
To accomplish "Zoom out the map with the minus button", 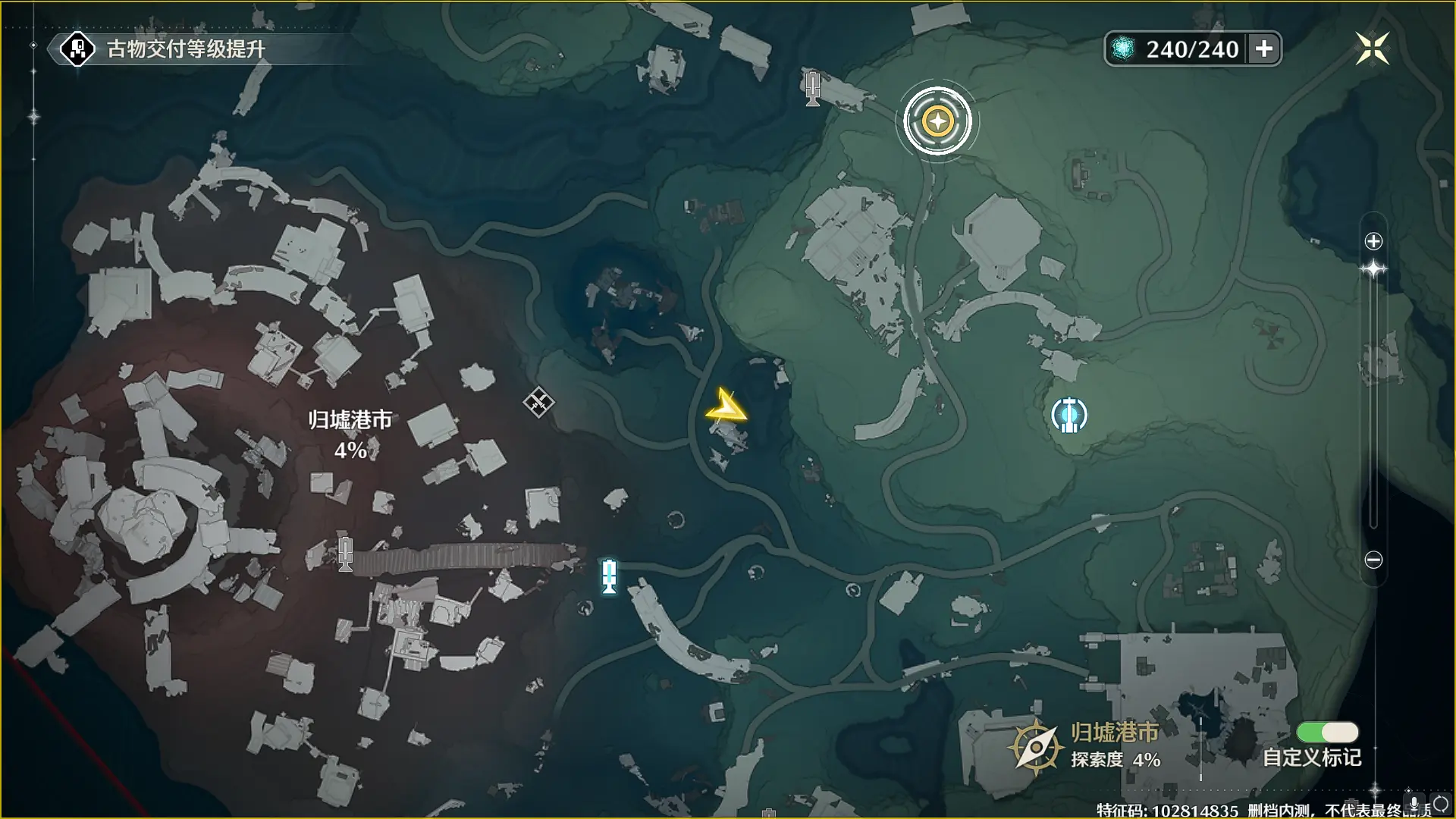I will [x=1373, y=560].
